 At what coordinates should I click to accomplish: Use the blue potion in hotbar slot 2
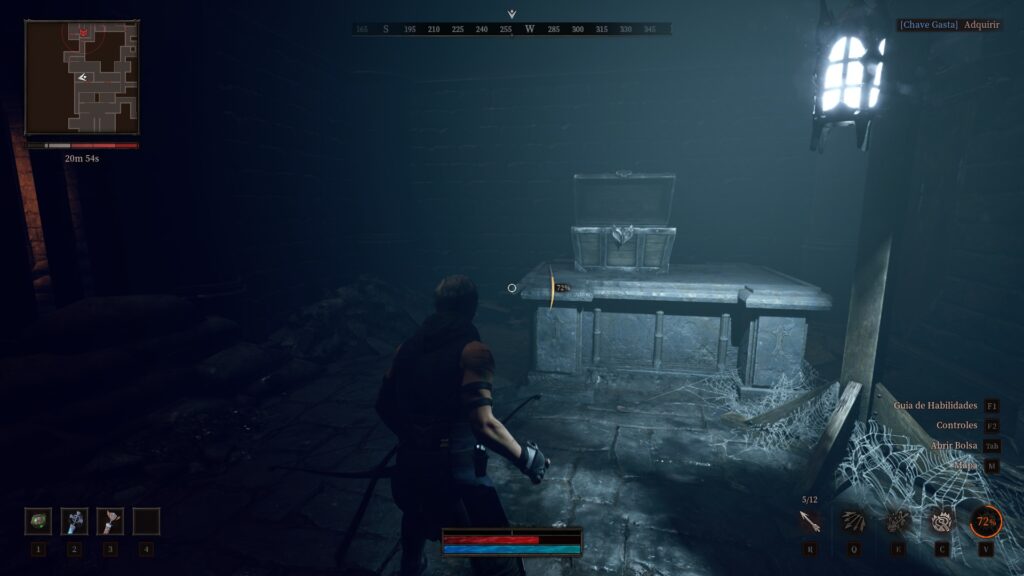tap(74, 521)
